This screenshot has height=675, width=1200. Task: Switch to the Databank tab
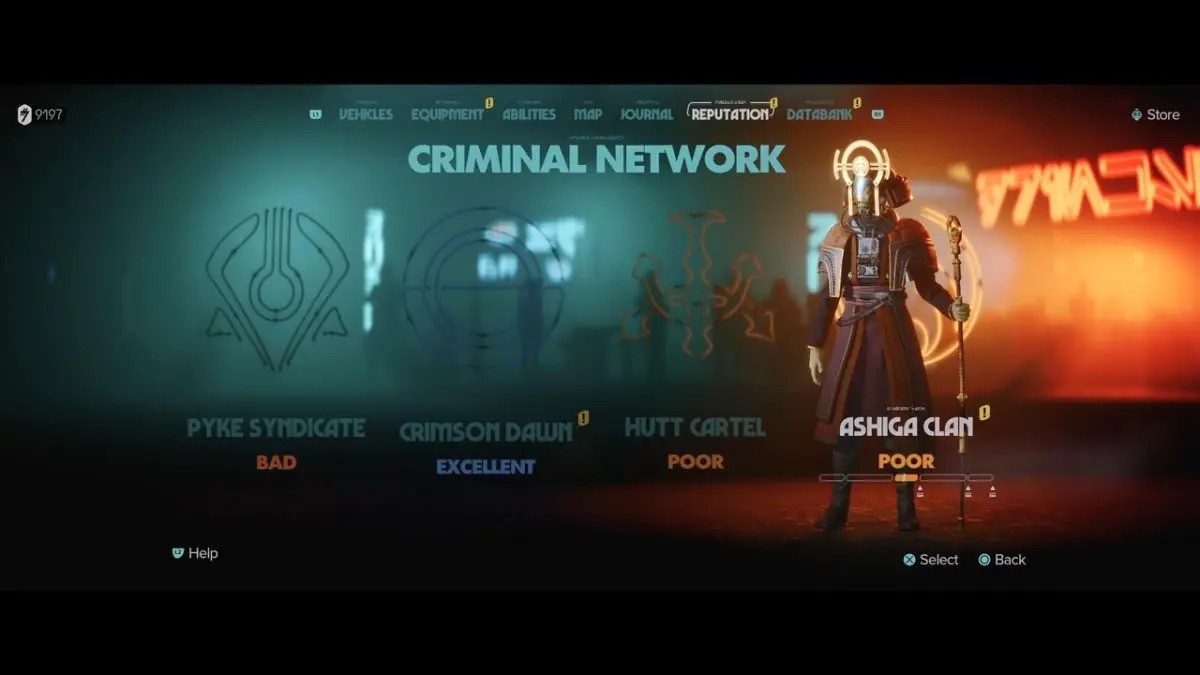pos(819,114)
